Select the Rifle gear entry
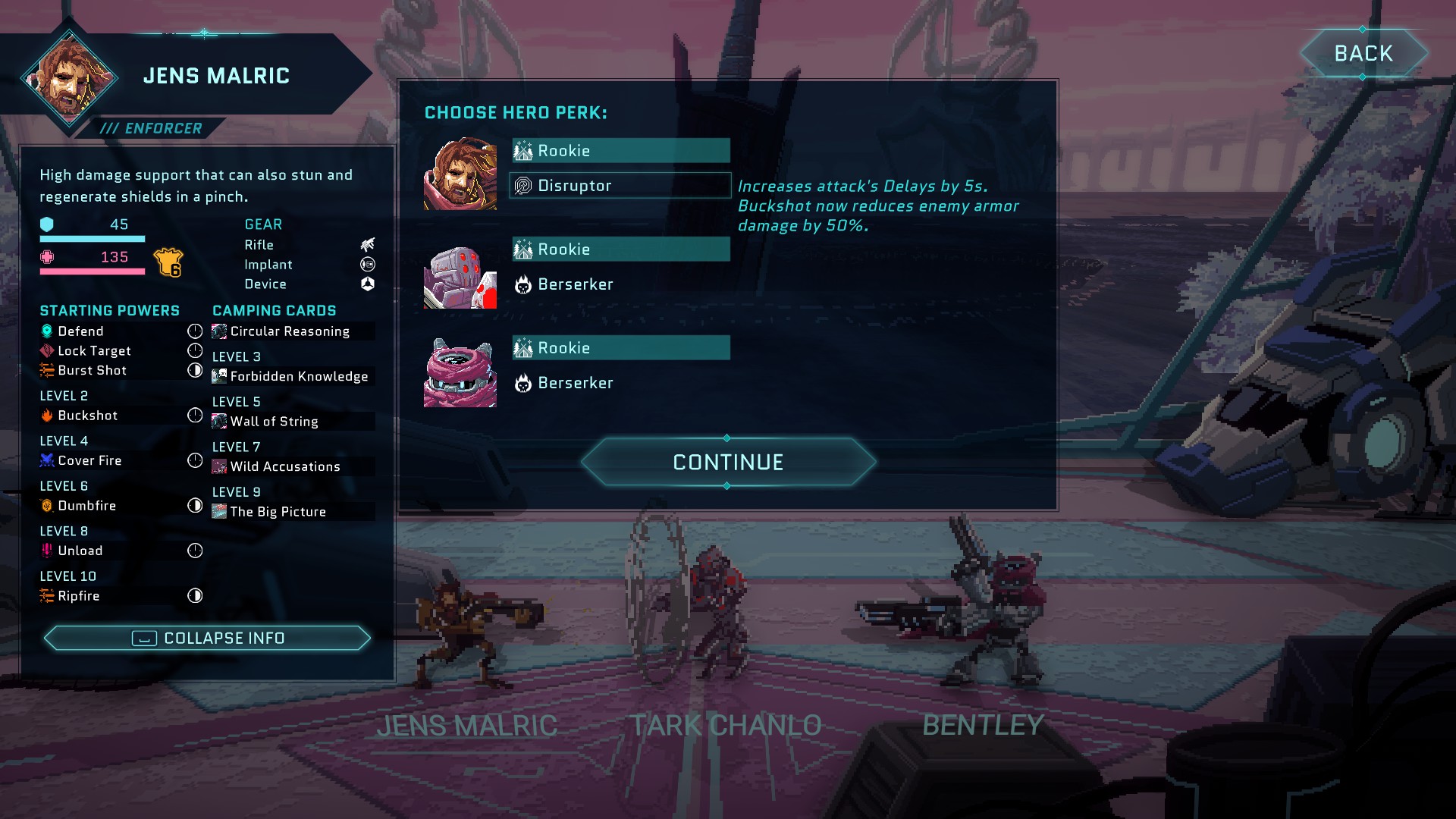 (x=259, y=245)
